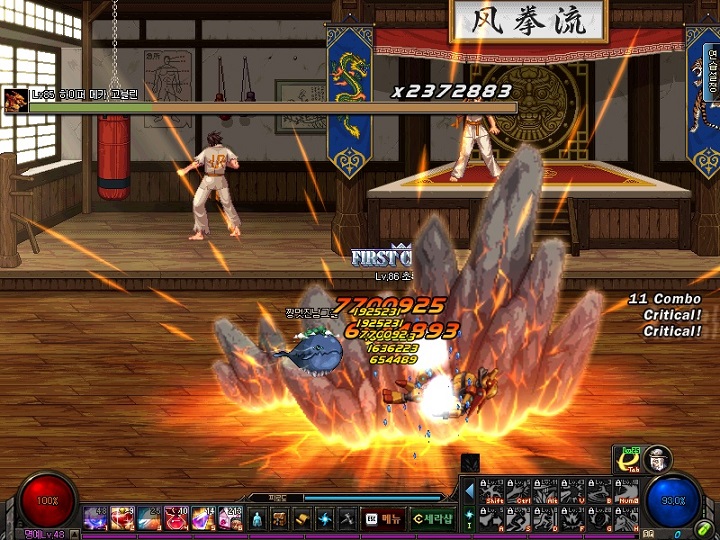The image size is (720, 540).
Task: Open the treasure chest inventory icon
Action: 279,518
